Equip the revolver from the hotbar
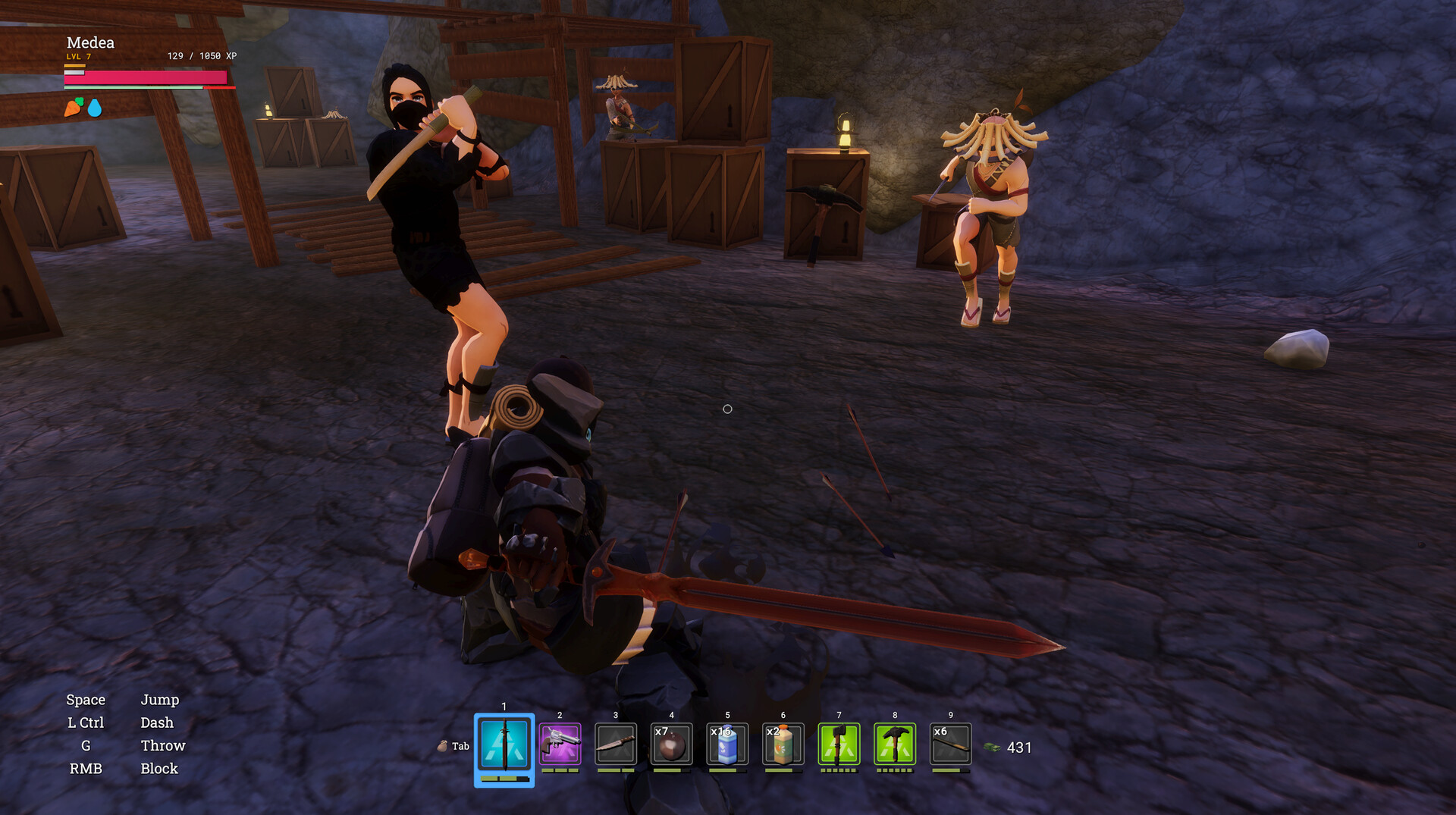The height and width of the screenshot is (815, 1456). 560,744
